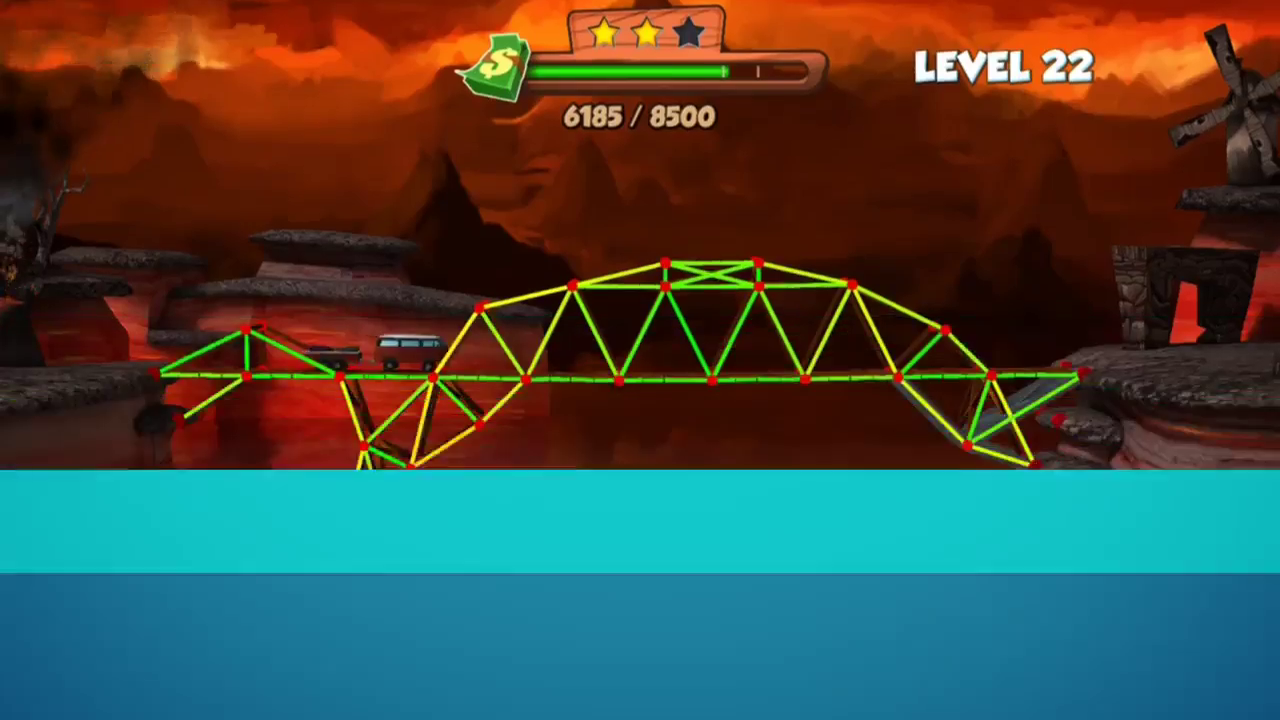The height and width of the screenshot is (720, 1280).
Task: Click the dollar bill money icon
Action: [x=497, y=65]
